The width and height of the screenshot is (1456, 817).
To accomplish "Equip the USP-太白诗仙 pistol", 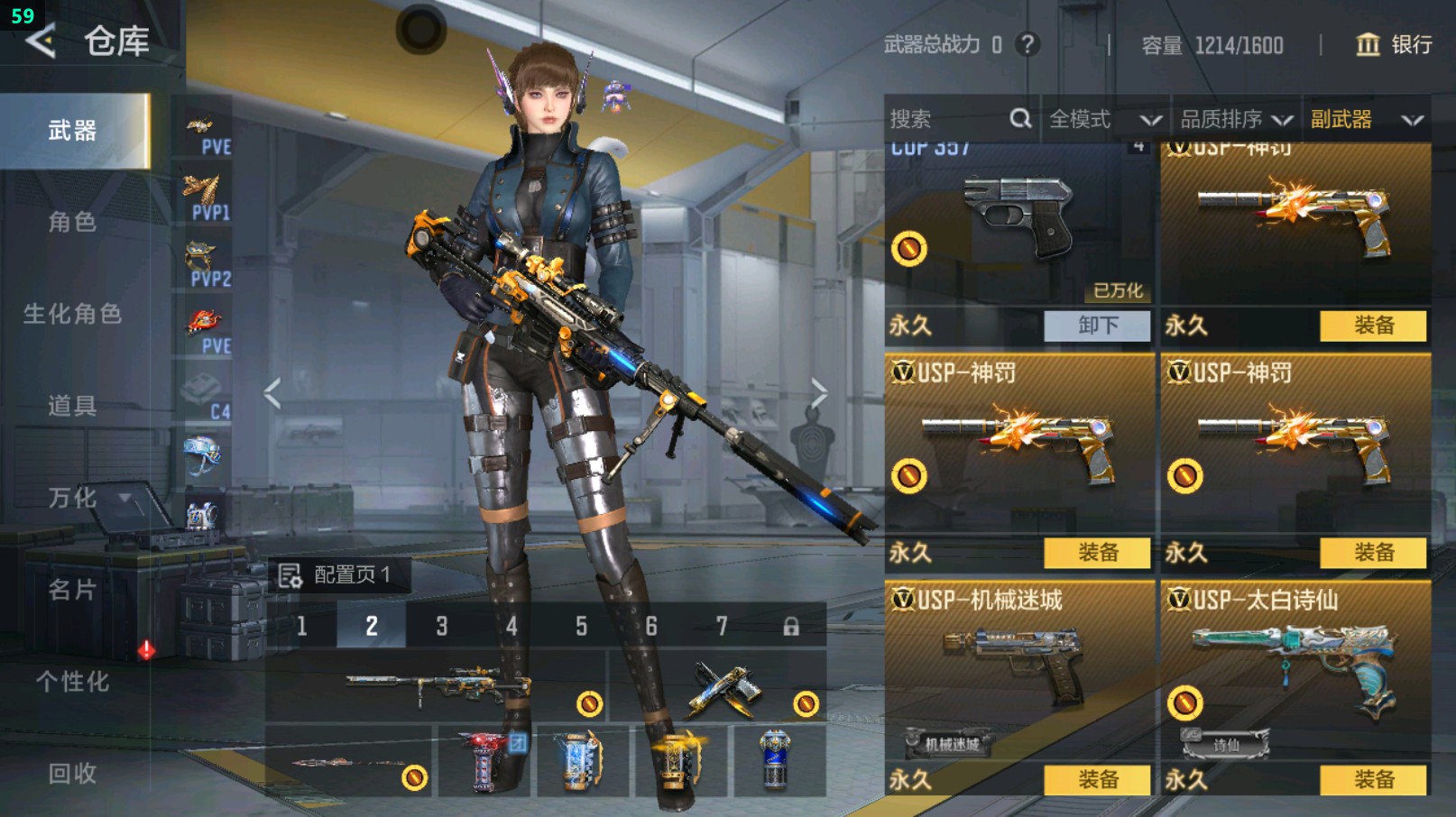I will point(1373,780).
